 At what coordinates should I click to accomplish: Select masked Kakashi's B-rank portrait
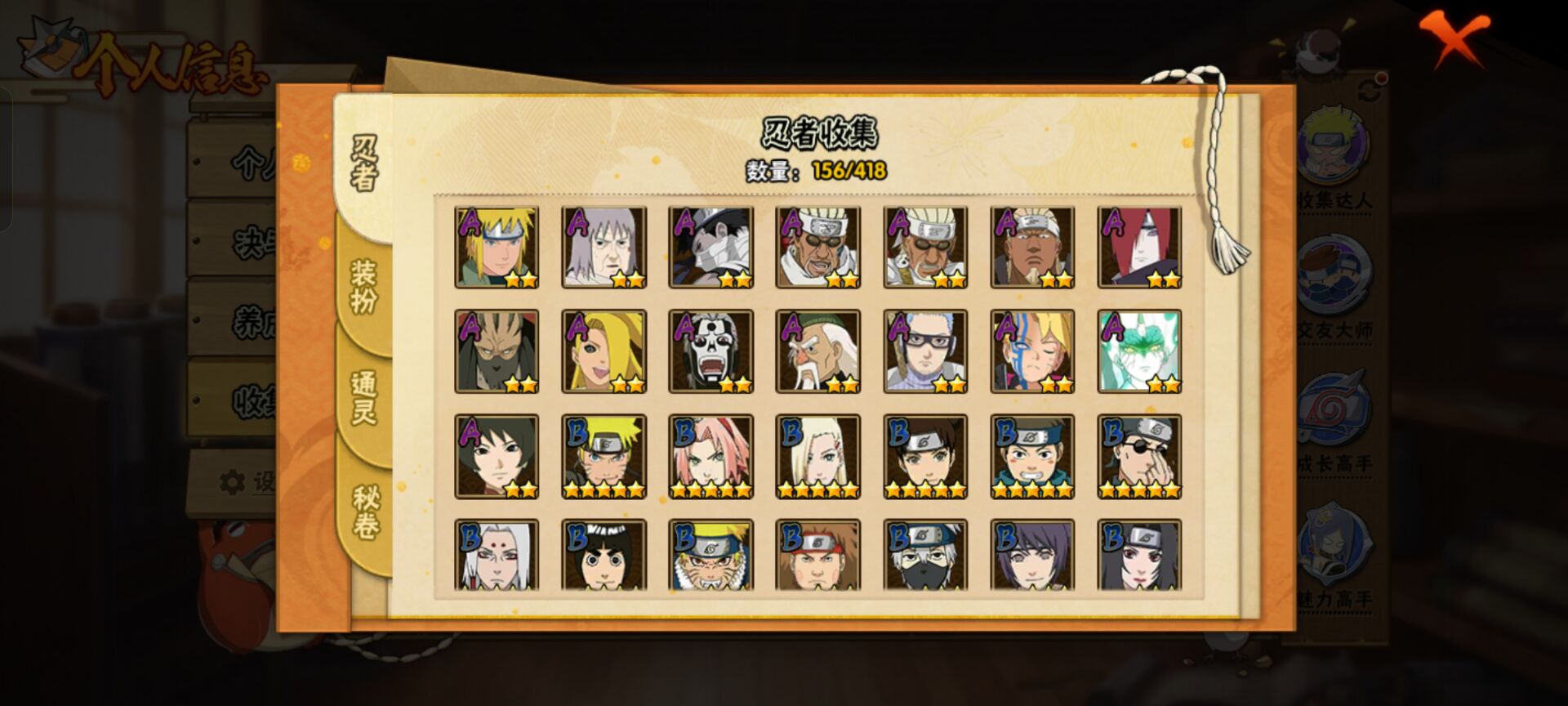(x=925, y=556)
